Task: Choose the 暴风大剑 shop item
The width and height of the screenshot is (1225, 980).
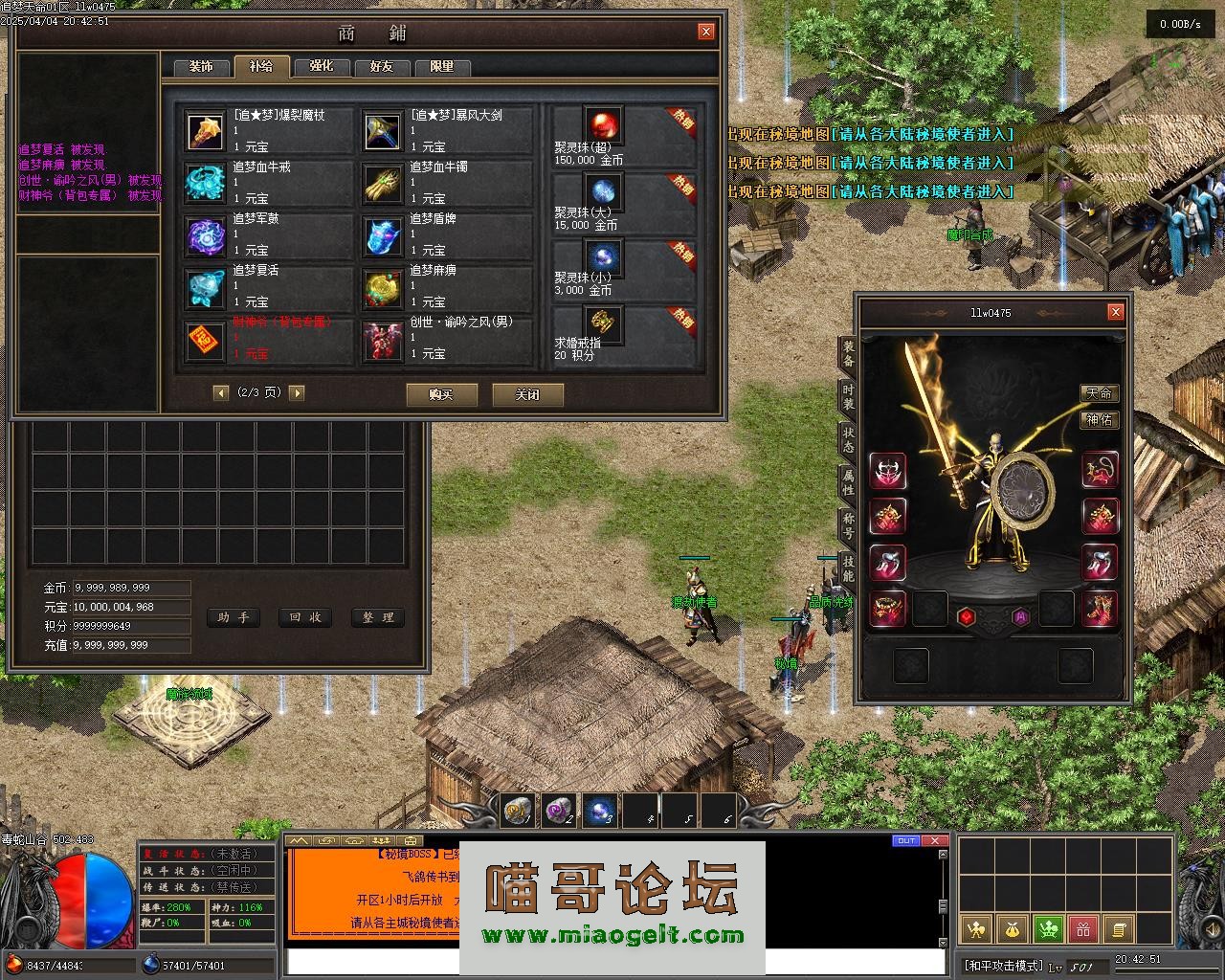Action: 382,132
